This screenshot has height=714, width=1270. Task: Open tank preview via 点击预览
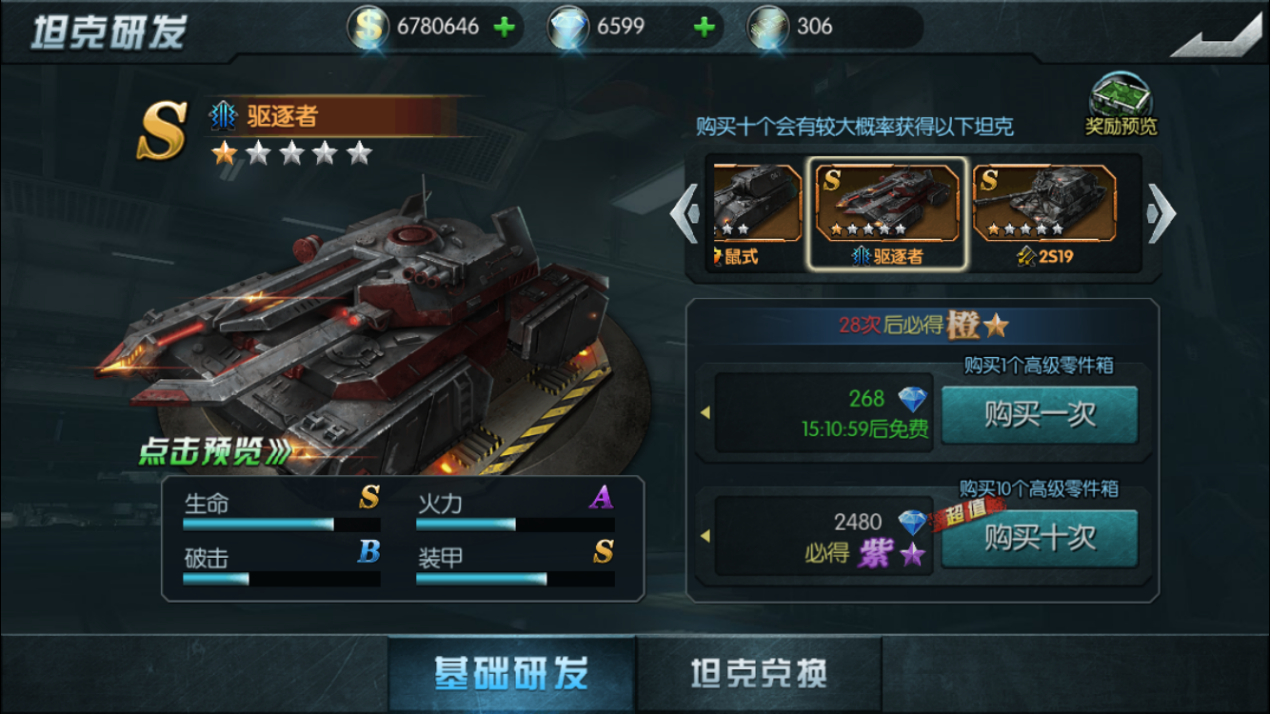point(214,452)
